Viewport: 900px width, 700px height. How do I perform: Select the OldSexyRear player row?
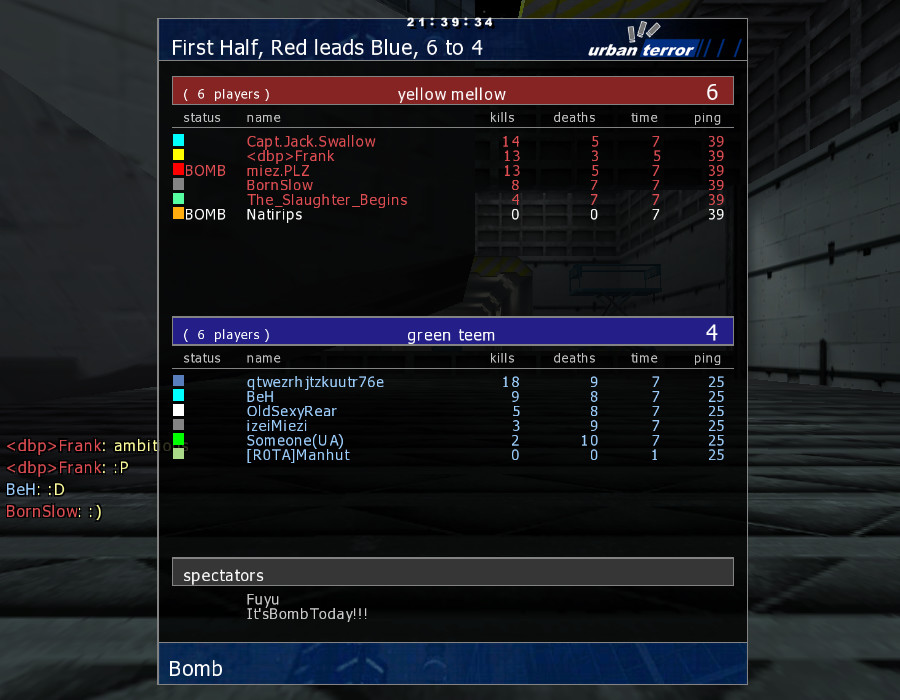click(291, 411)
